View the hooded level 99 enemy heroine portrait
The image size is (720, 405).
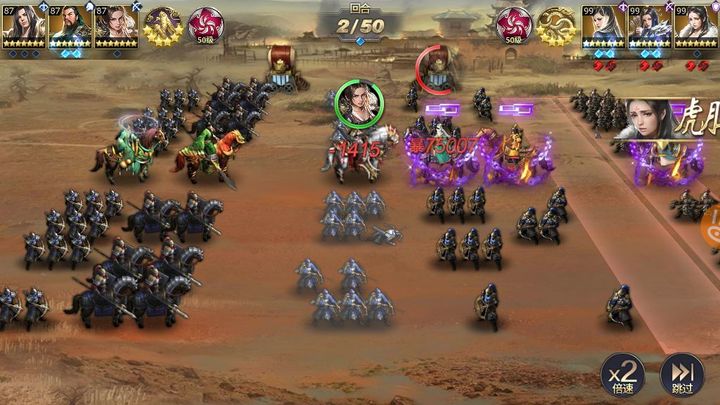(603, 25)
